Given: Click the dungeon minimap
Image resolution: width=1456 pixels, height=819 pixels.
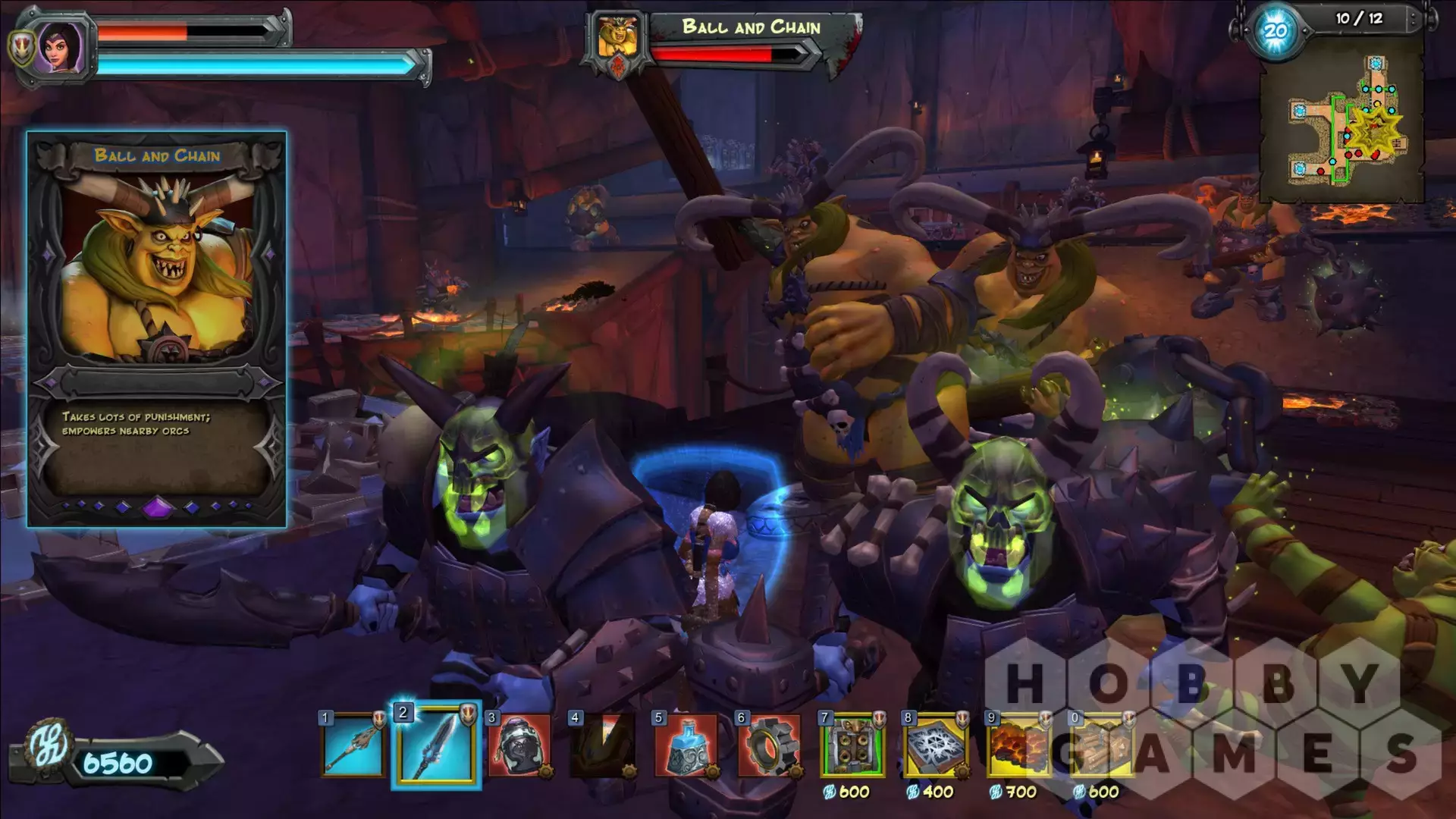Looking at the screenshot, I should [x=1341, y=121].
